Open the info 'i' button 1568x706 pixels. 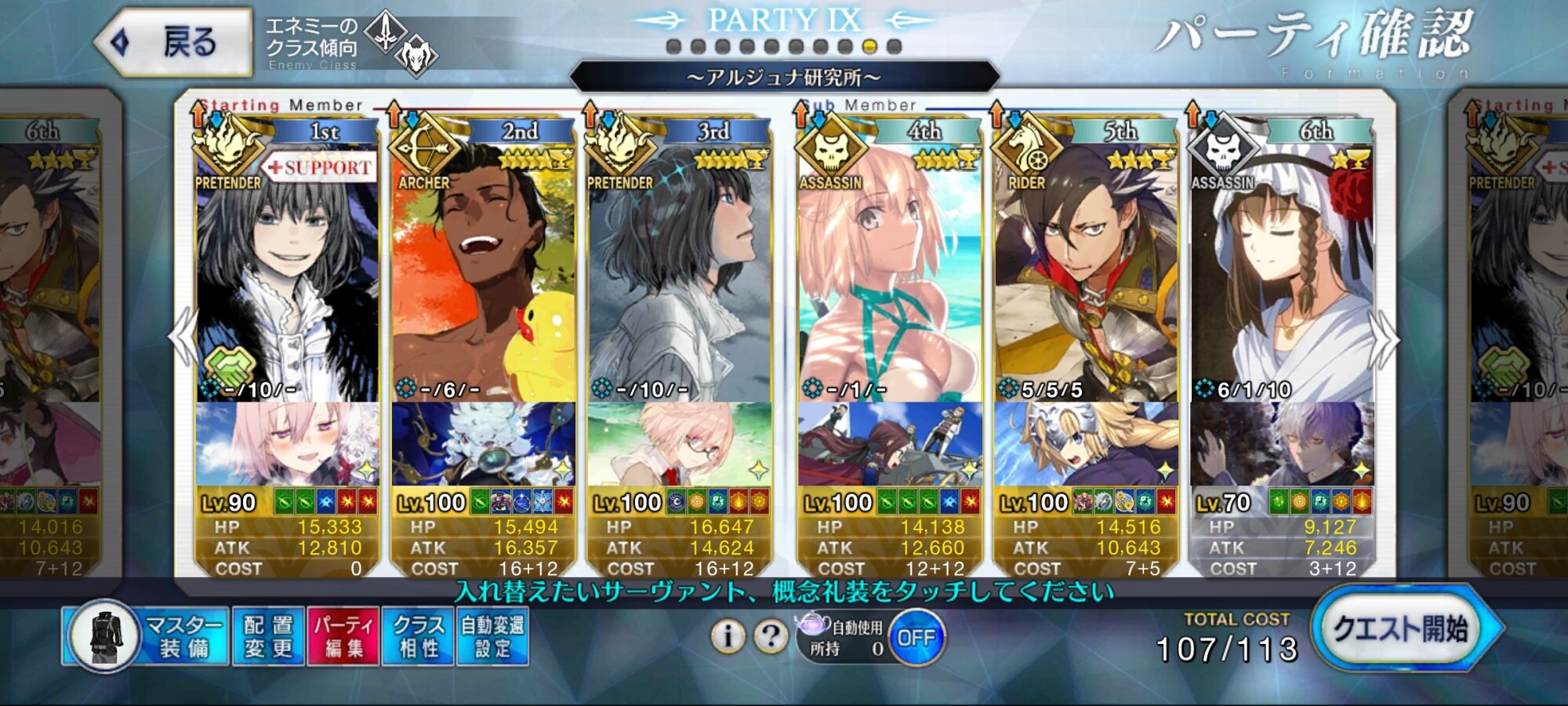728,636
